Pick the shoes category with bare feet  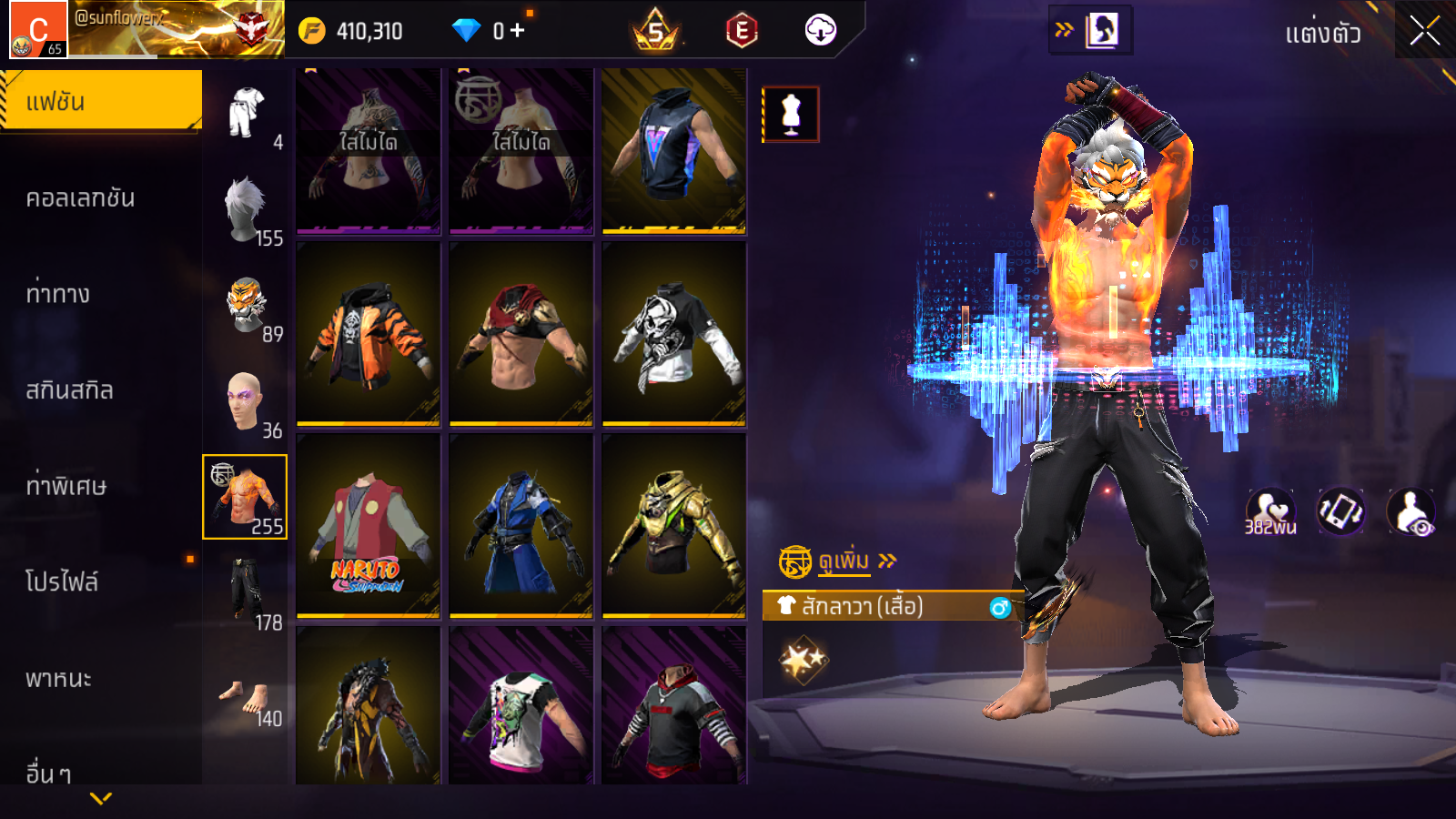(x=246, y=698)
